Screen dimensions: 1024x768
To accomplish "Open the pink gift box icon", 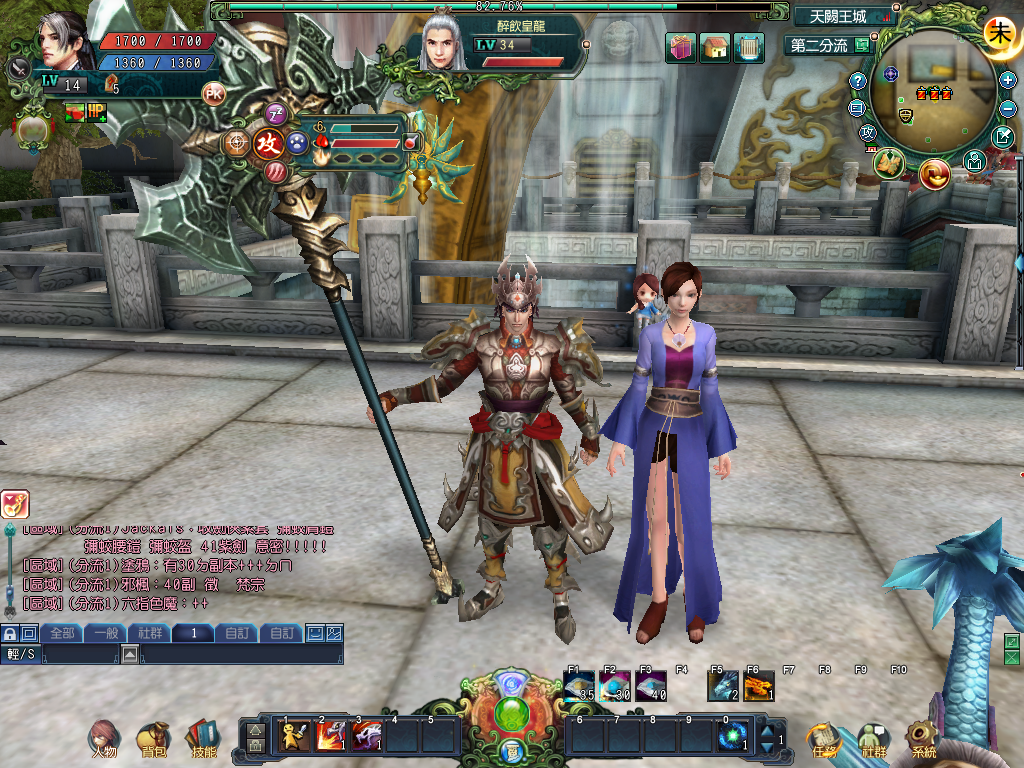I will click(x=681, y=47).
